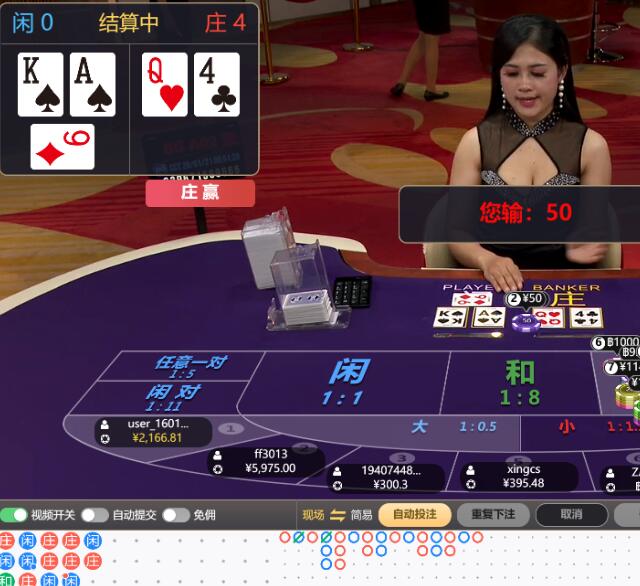
Task: Toggle the 视频开关 video switch
Action: (x=14, y=515)
